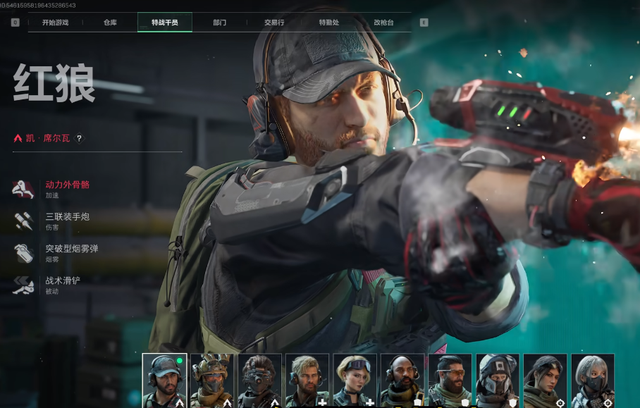
Task: Choose the blonde woman operator with goggles
Action: [355, 380]
